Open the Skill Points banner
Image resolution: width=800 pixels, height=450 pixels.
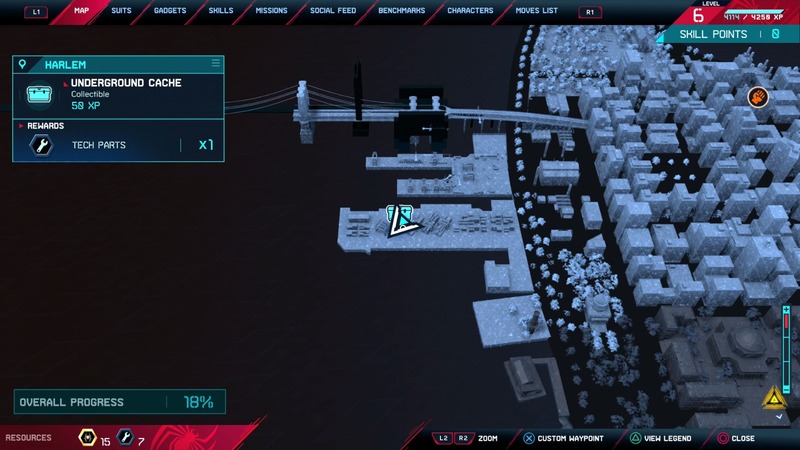click(726, 34)
